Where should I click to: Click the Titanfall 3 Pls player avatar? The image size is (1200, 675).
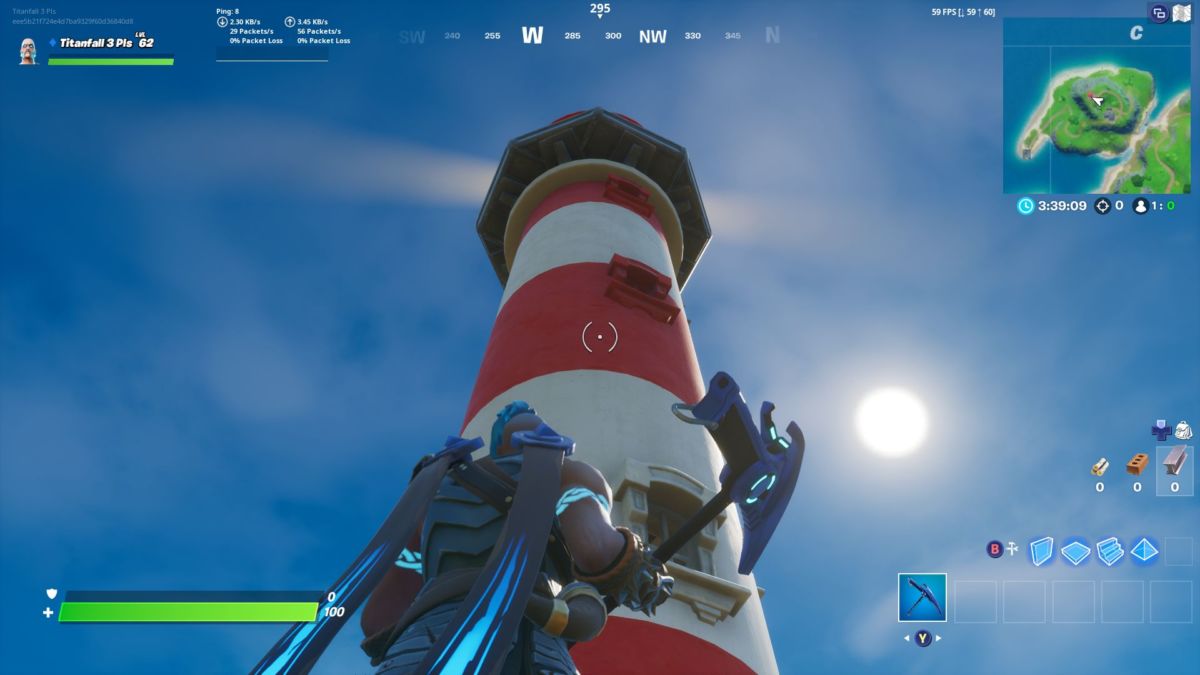(x=28, y=50)
